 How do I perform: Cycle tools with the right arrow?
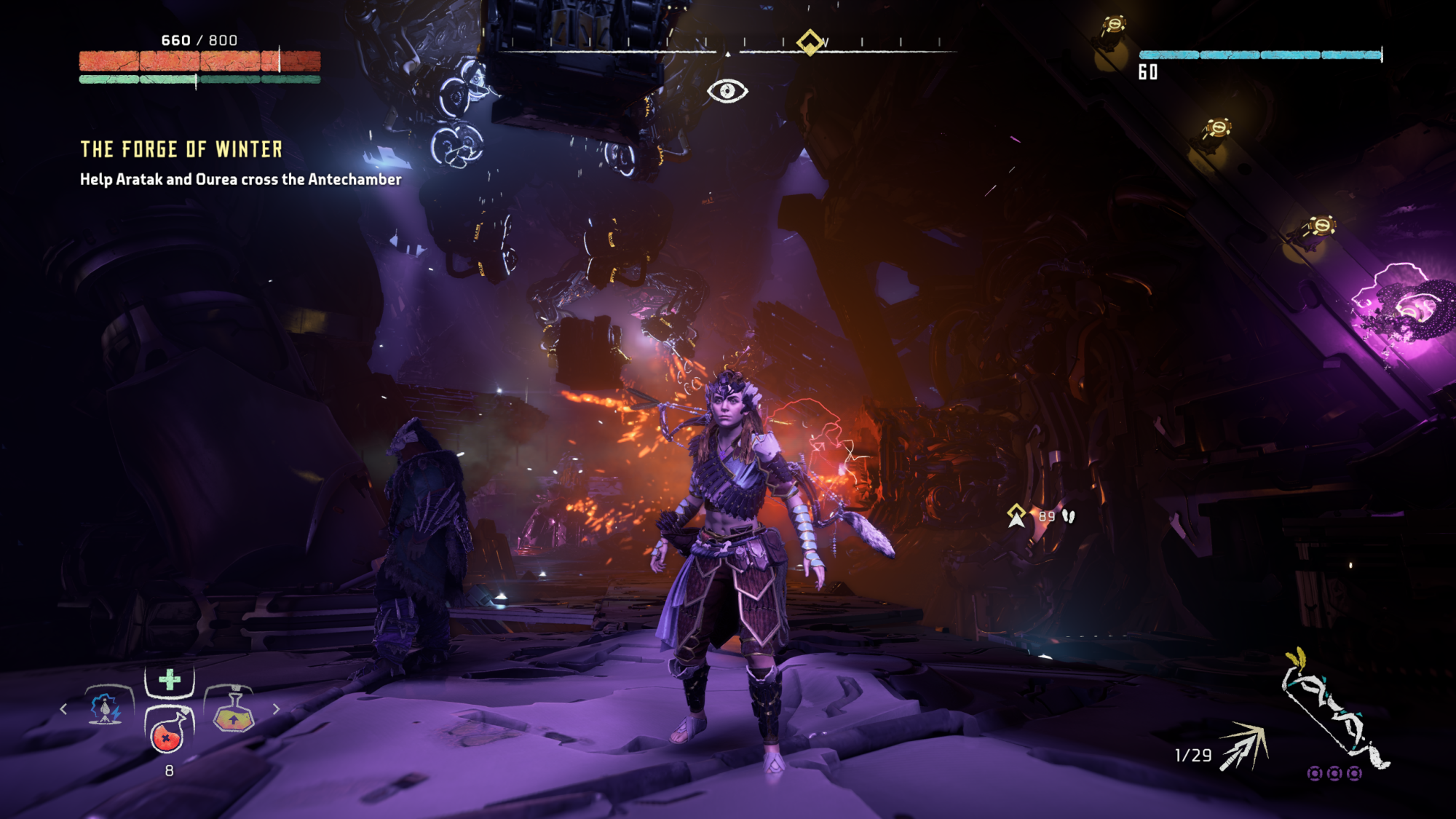click(276, 708)
